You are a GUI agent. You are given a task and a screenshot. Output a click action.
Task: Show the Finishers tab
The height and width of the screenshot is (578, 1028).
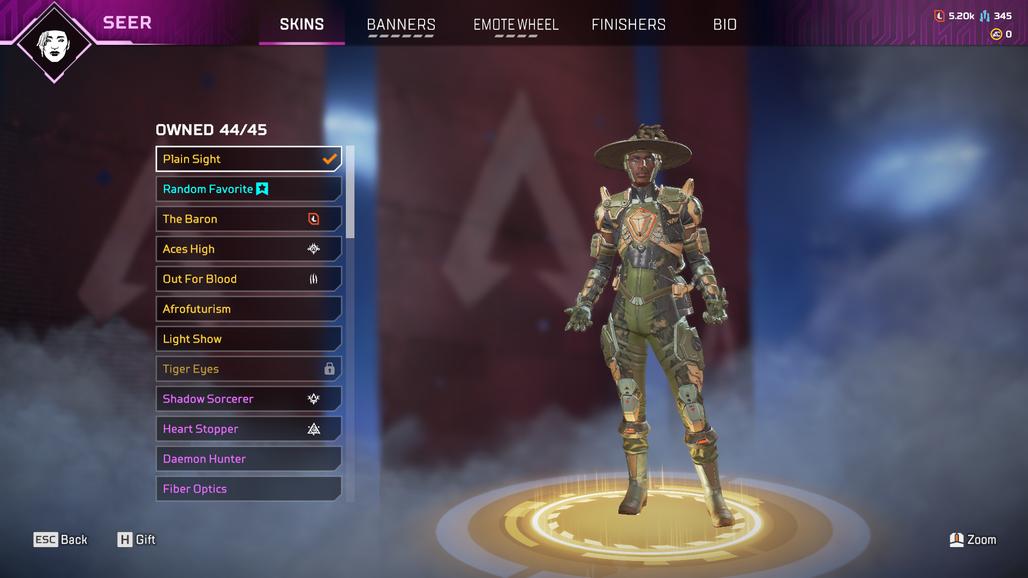(x=628, y=24)
